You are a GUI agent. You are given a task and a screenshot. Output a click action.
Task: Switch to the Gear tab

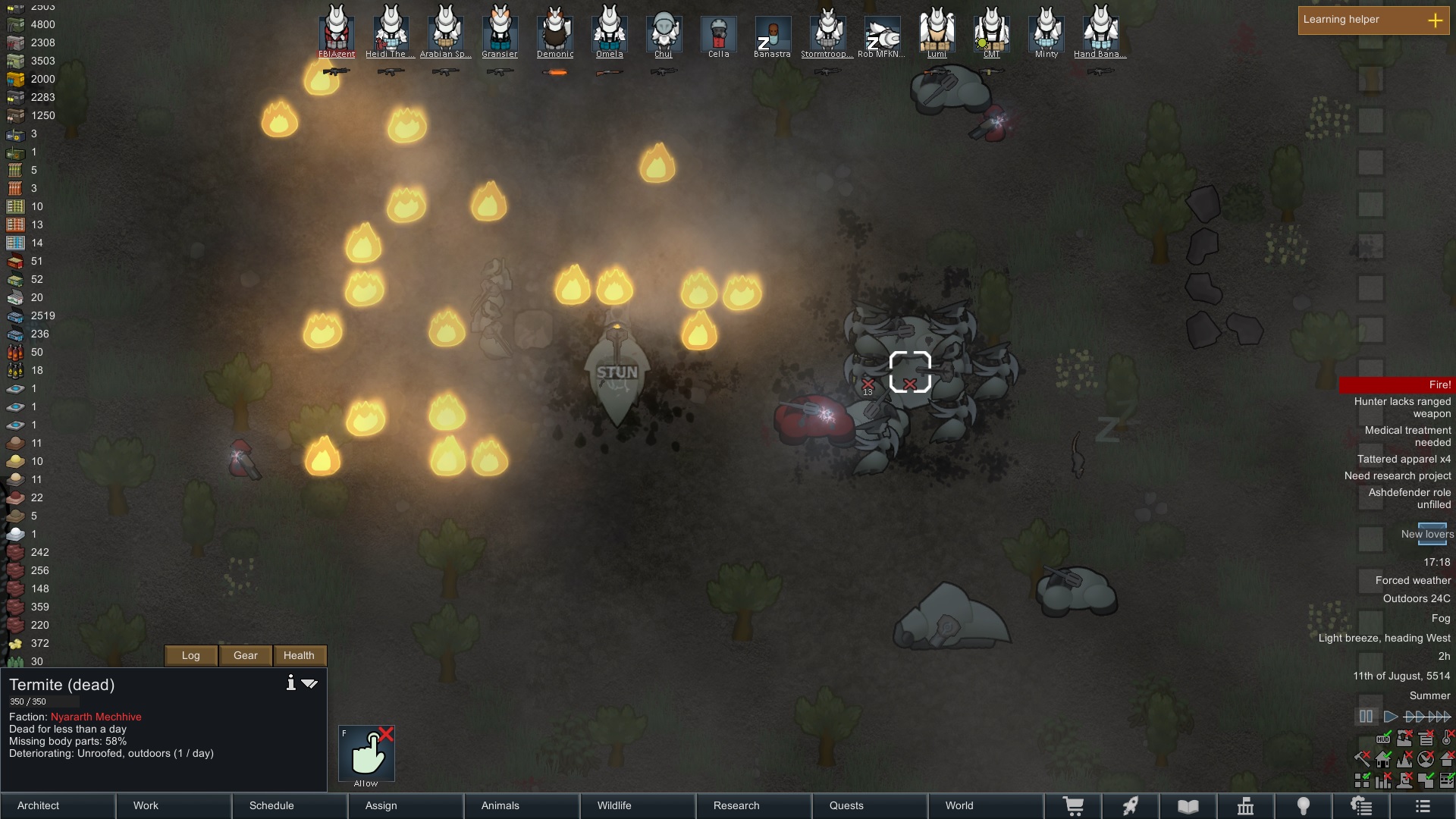click(246, 655)
